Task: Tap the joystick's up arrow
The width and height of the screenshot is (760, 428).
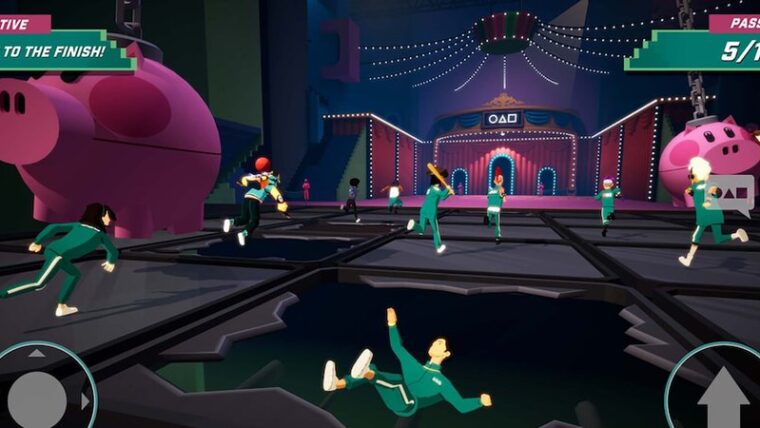Action: tap(37, 353)
